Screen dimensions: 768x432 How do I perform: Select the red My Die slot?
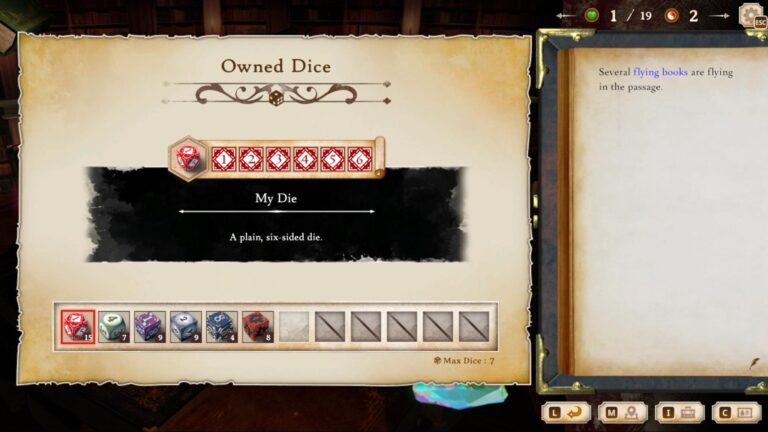pos(77,327)
